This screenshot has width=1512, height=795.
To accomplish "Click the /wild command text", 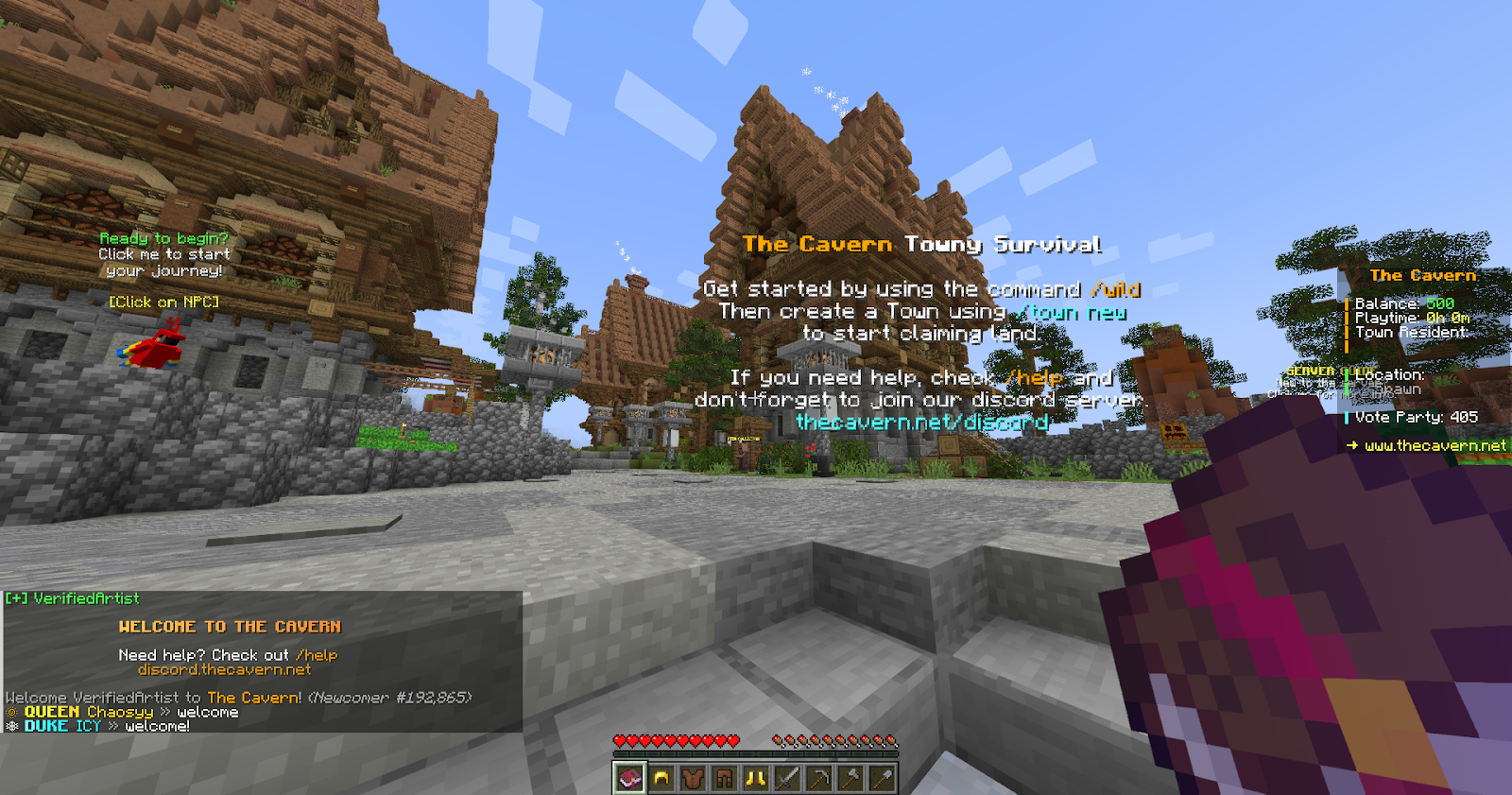I will pyautogui.click(x=1114, y=290).
